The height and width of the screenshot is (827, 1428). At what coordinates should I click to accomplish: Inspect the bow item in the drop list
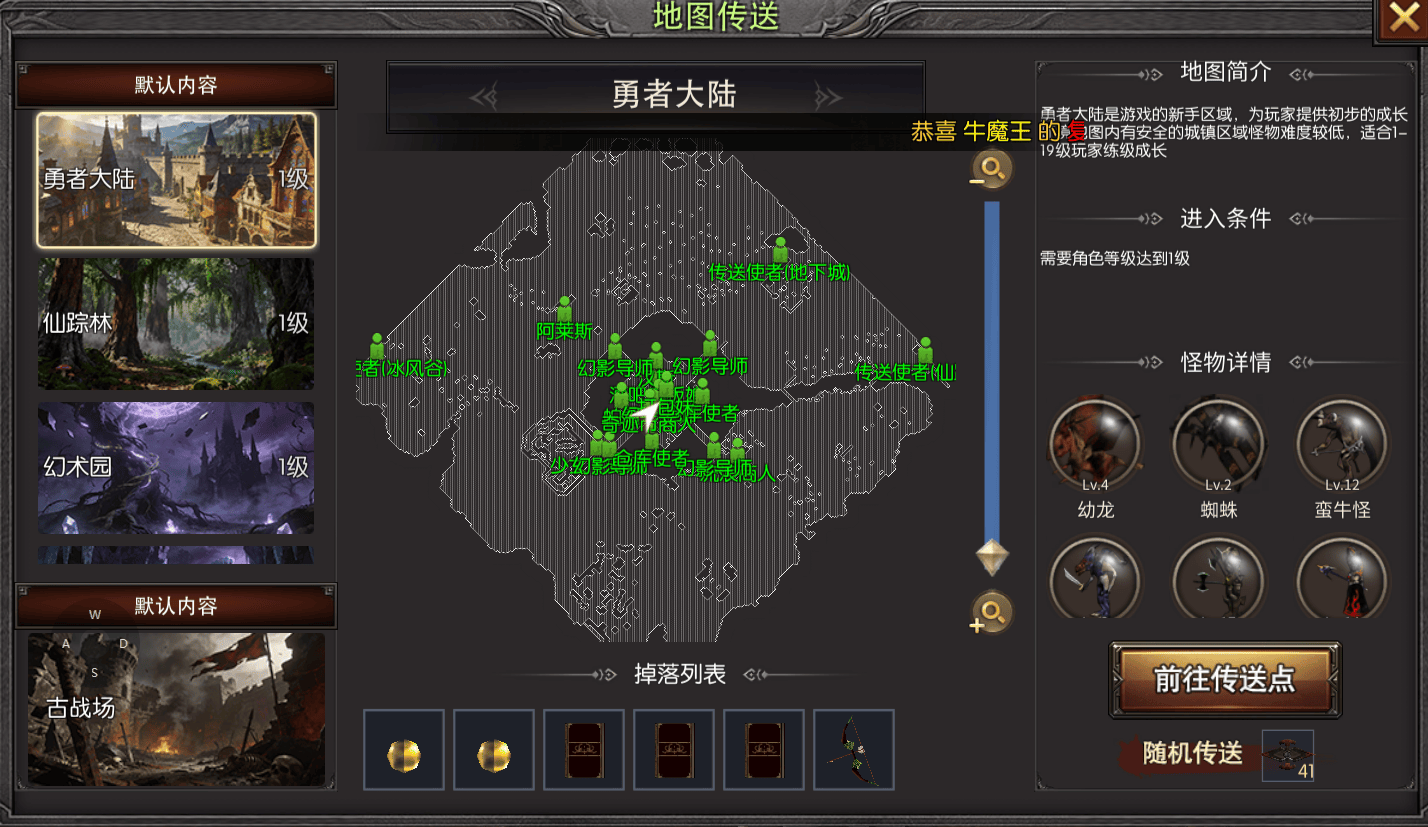tap(853, 750)
